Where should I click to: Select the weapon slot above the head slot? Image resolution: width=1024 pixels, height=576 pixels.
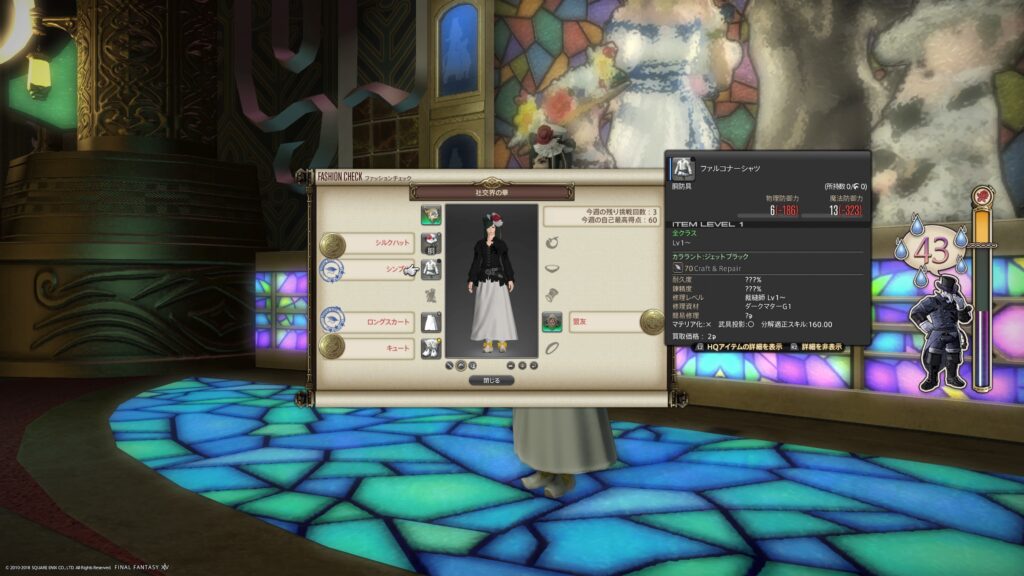tap(431, 215)
